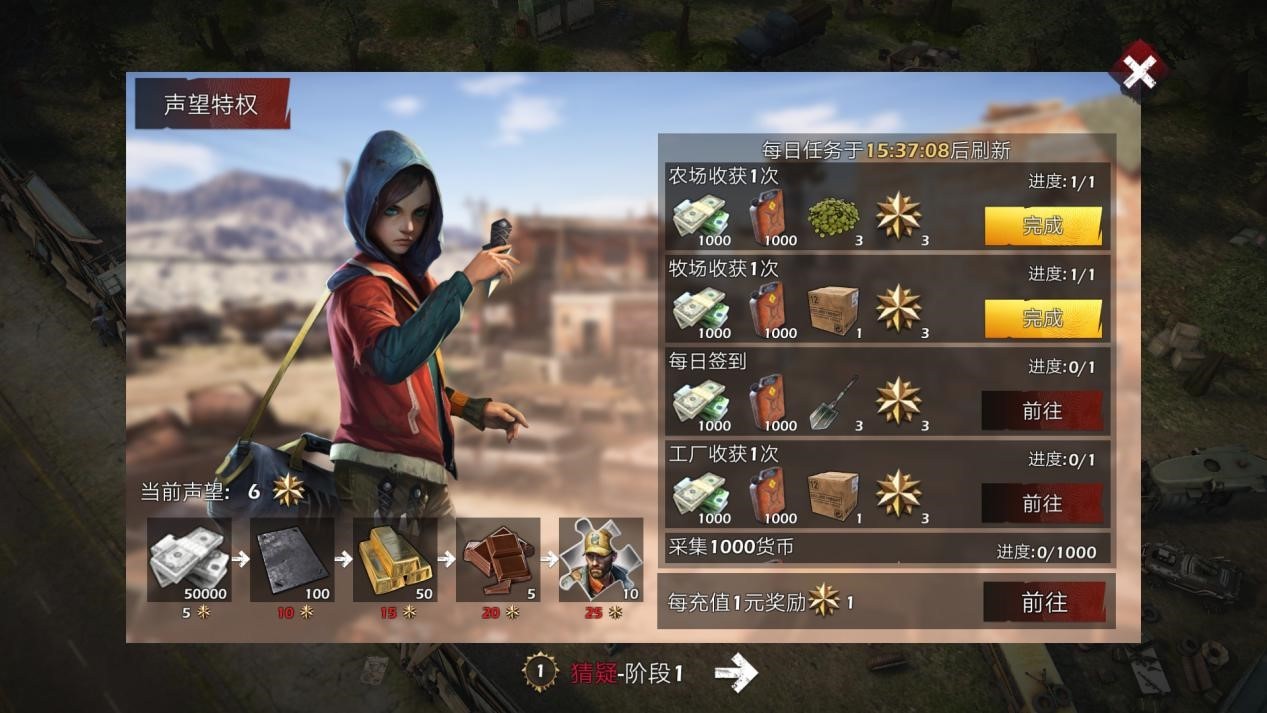Go to the factory harvest task
Image resolution: width=1267 pixels, height=713 pixels.
[x=1042, y=503]
